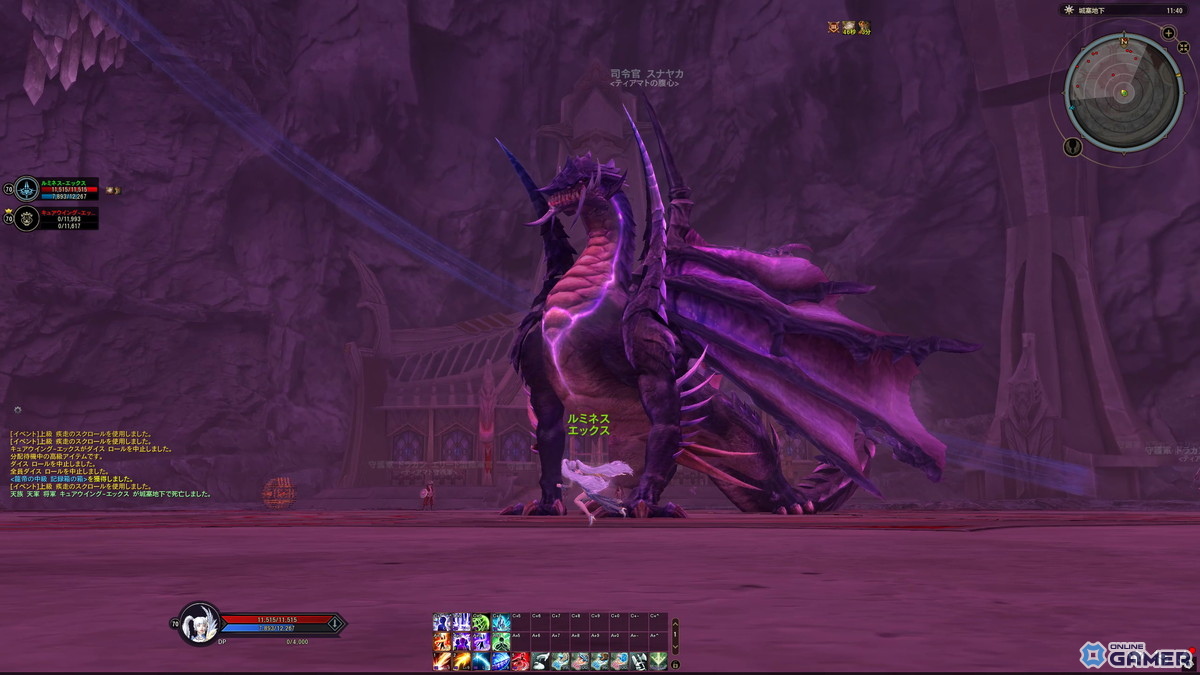Activate the green orb skill in top row
The image size is (1200, 675).
[x=481, y=623]
